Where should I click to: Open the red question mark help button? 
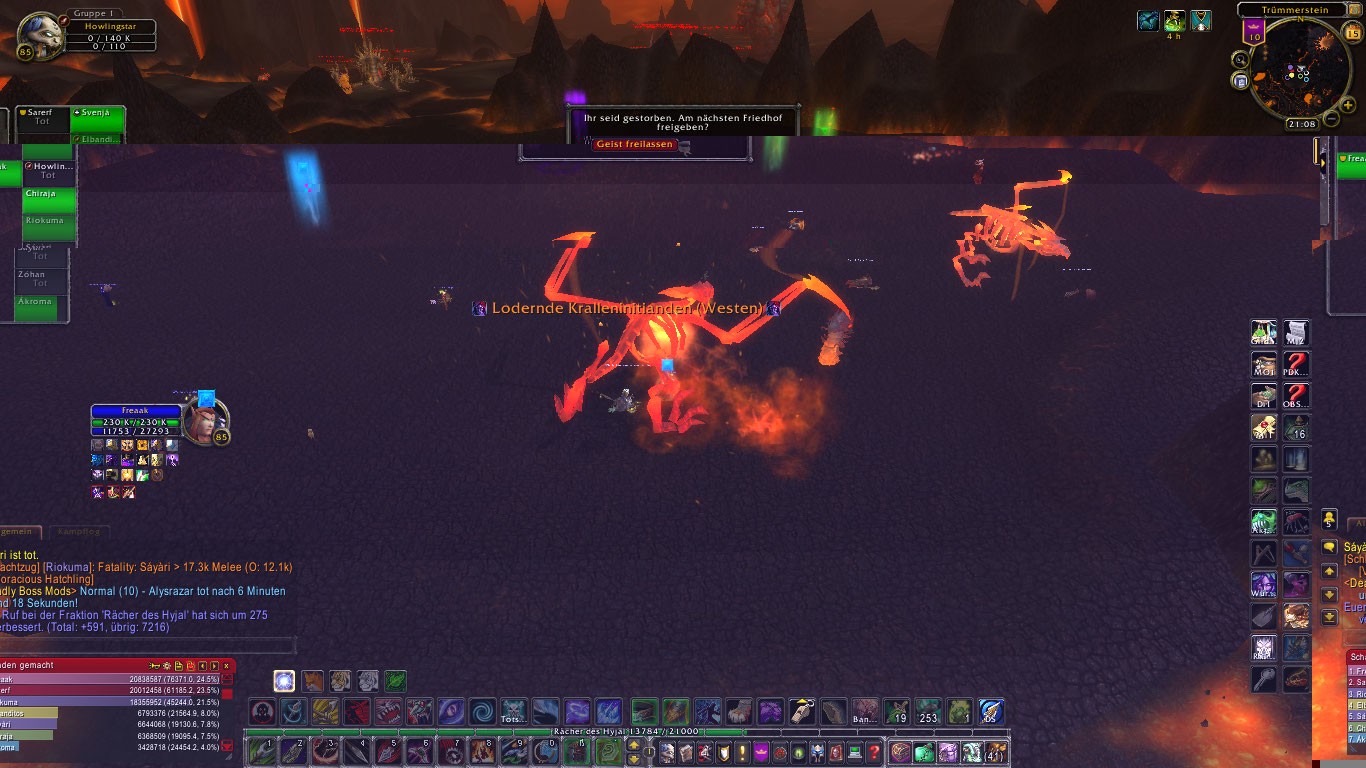coord(874,752)
